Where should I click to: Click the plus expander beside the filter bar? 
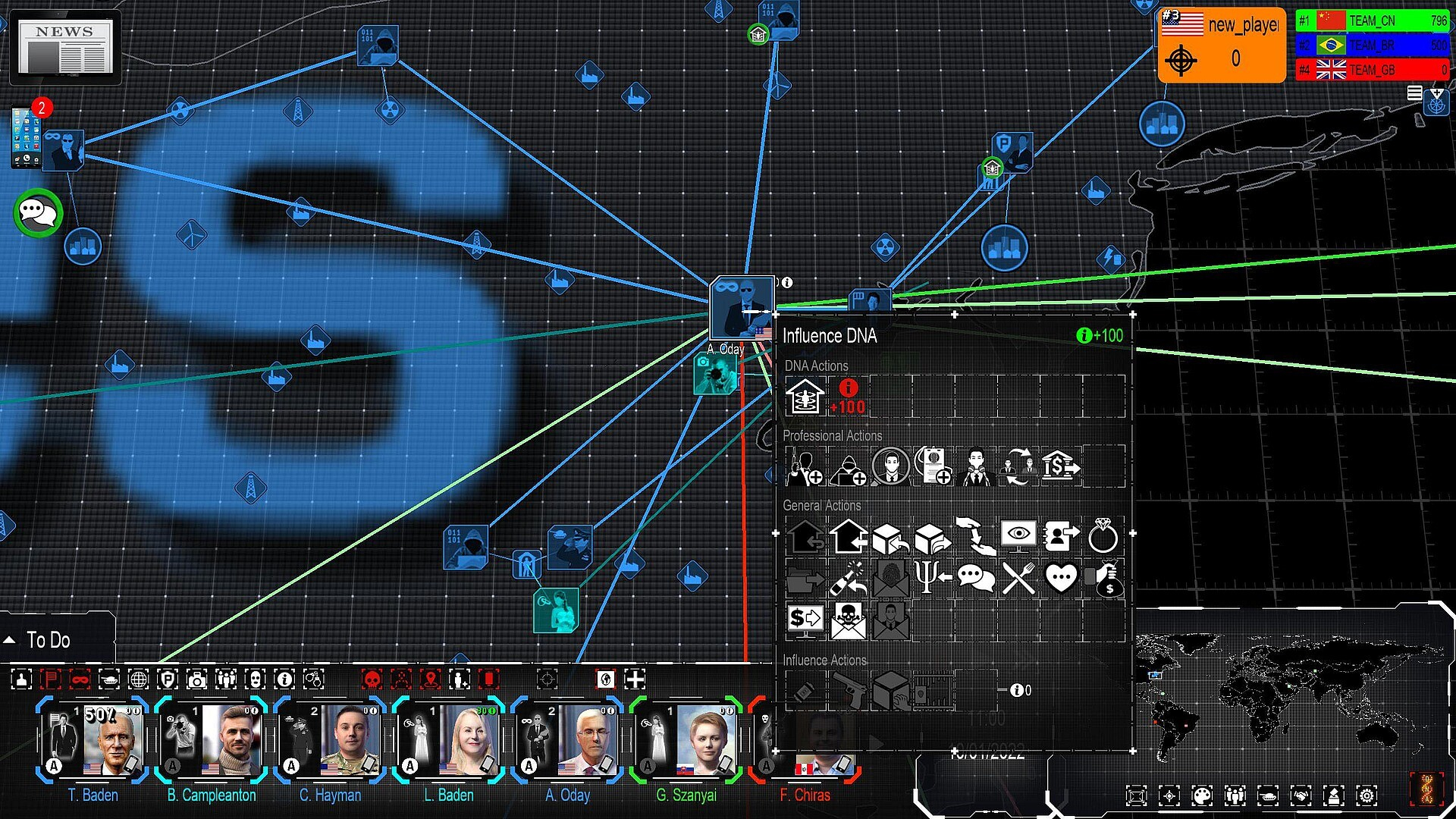click(x=633, y=680)
